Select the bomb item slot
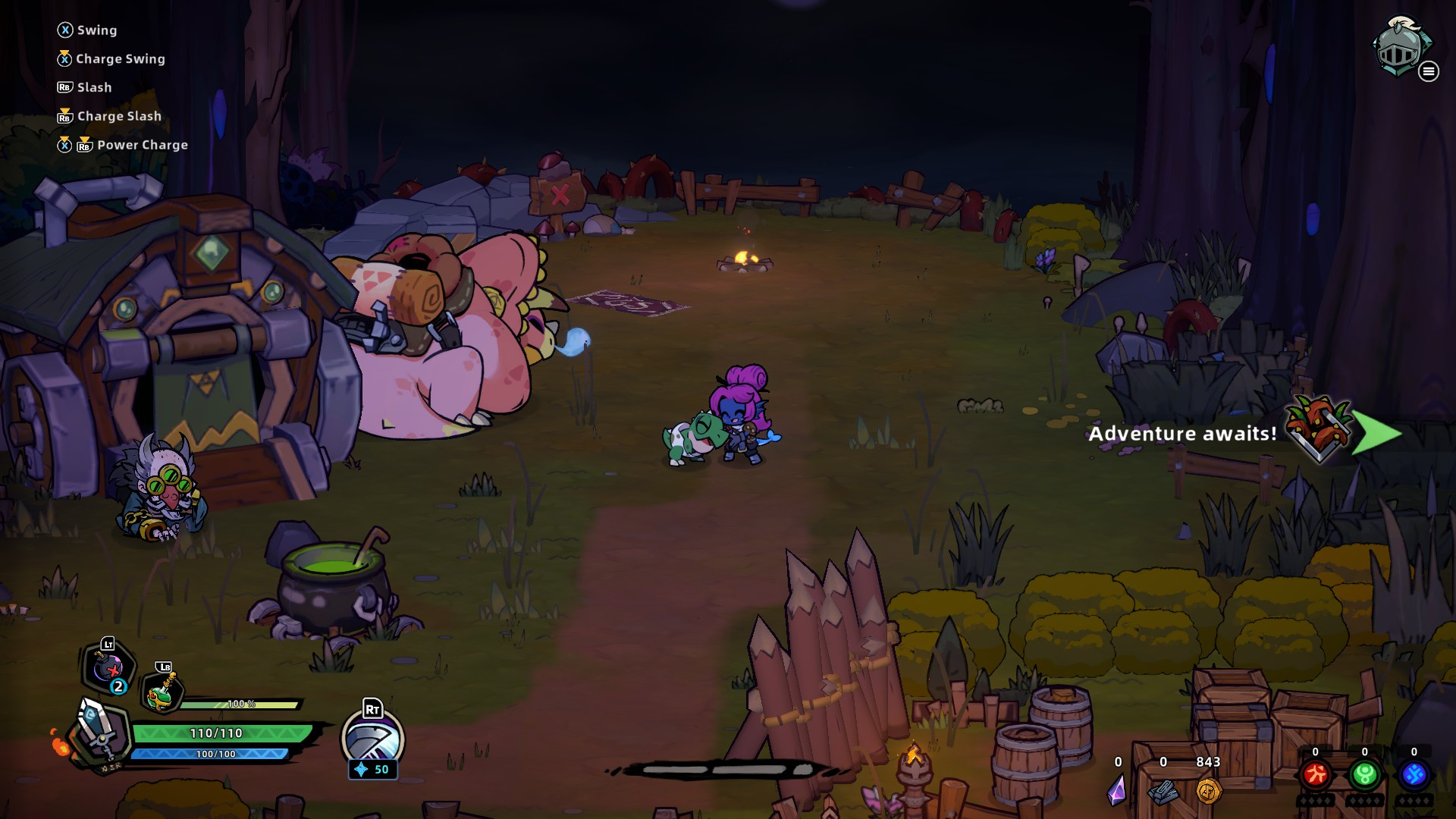 pos(108,669)
